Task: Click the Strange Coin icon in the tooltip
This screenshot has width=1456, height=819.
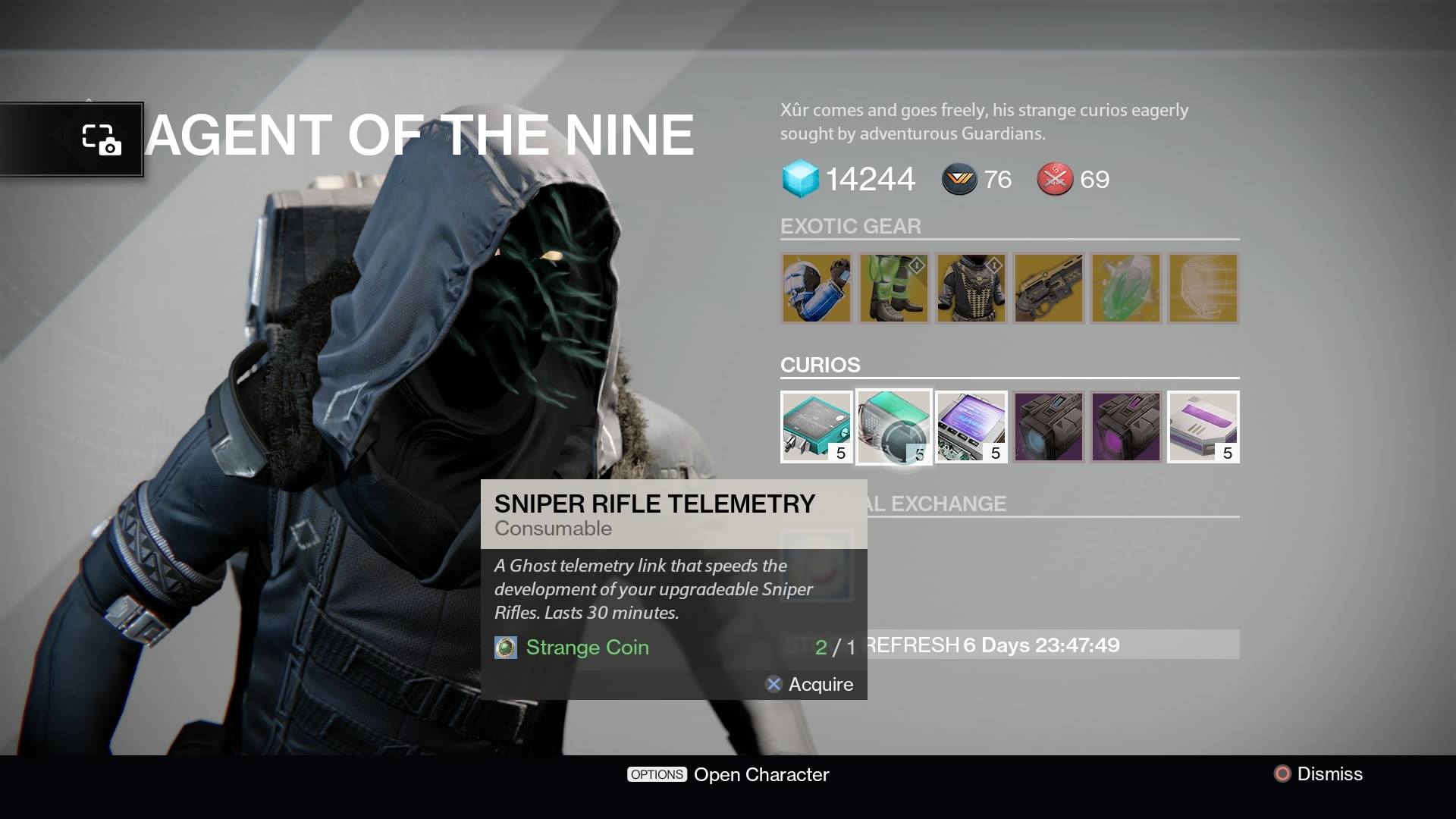Action: tap(504, 648)
